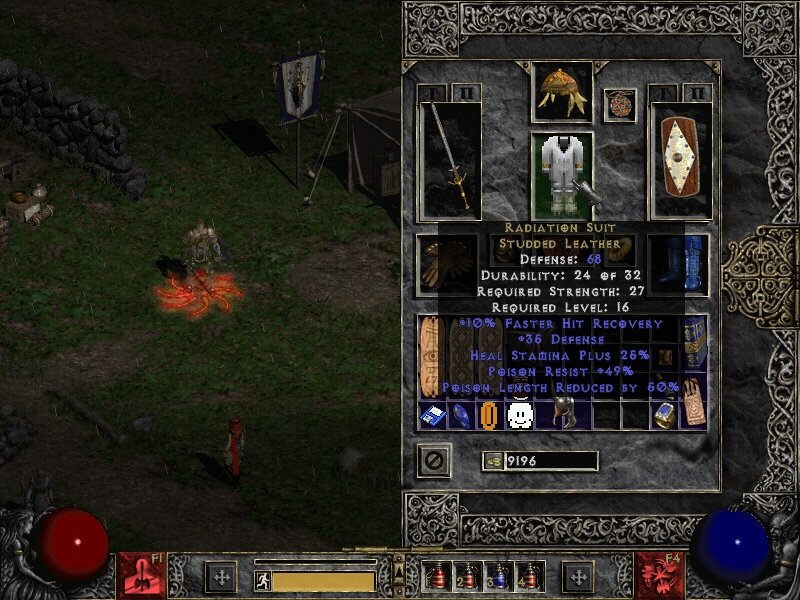Select the equipped golden helmet slot
This screenshot has width=800, height=600.
coord(561,89)
